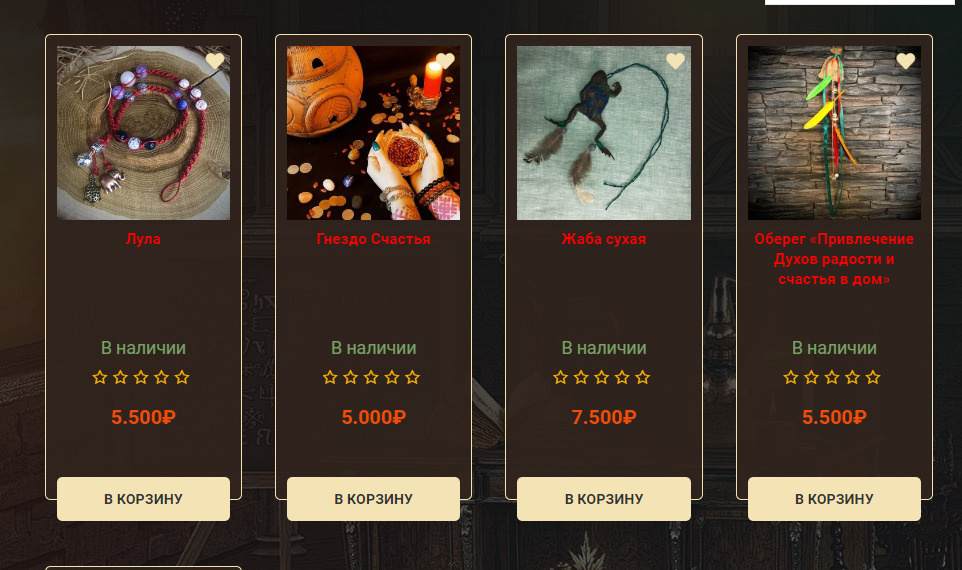Add Гнездо Счастья to the cart
The width and height of the screenshot is (962, 570).
point(373,499)
